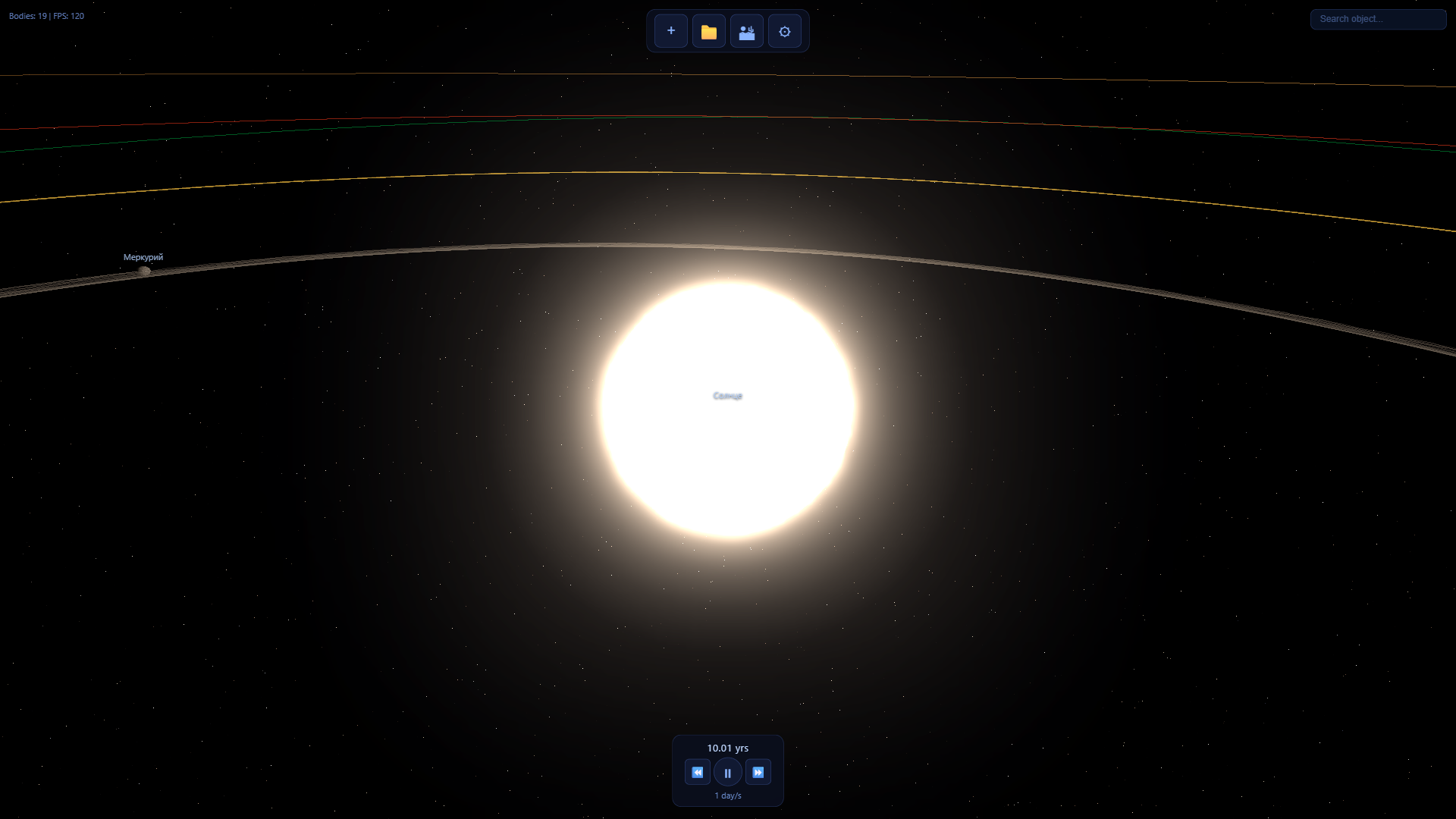
Task: Open the load simulation folder icon
Action: pos(708,31)
